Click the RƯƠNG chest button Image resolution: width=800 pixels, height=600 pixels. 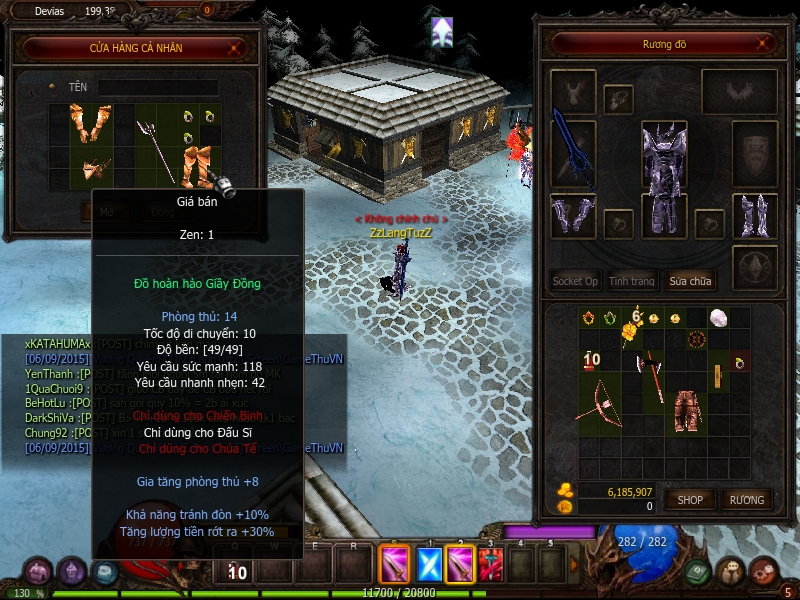click(746, 499)
